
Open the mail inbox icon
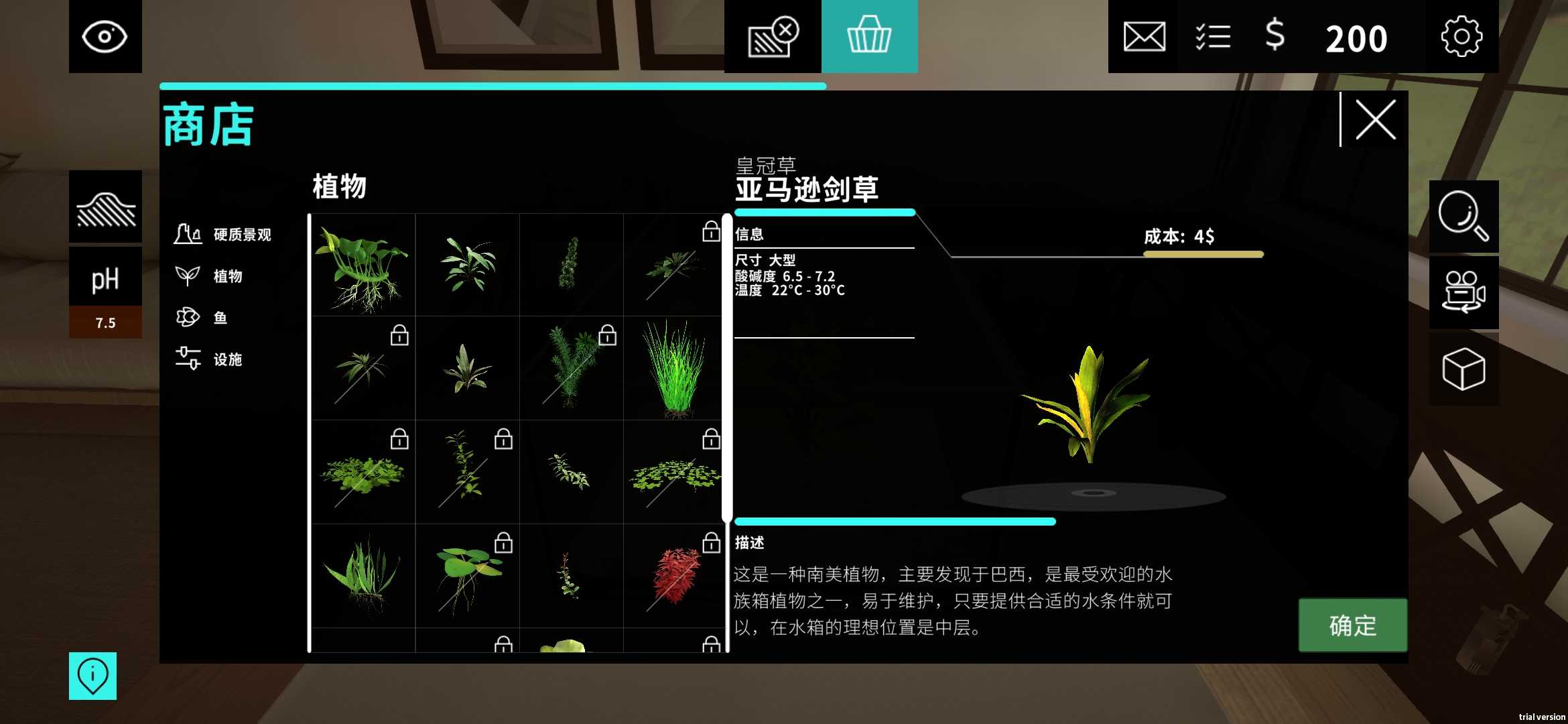(x=1143, y=37)
